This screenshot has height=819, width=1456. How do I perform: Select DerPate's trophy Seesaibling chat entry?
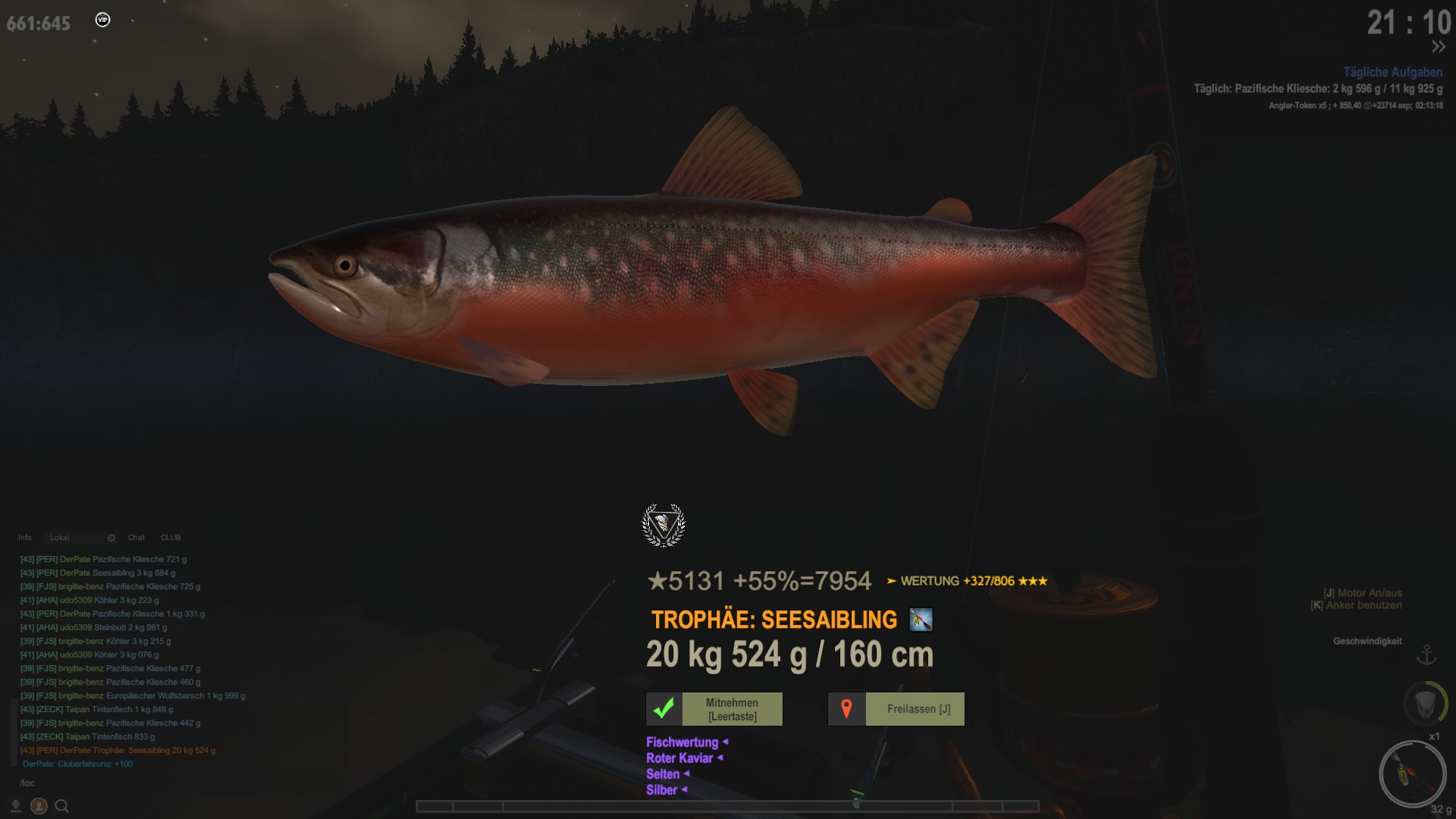[x=118, y=751]
